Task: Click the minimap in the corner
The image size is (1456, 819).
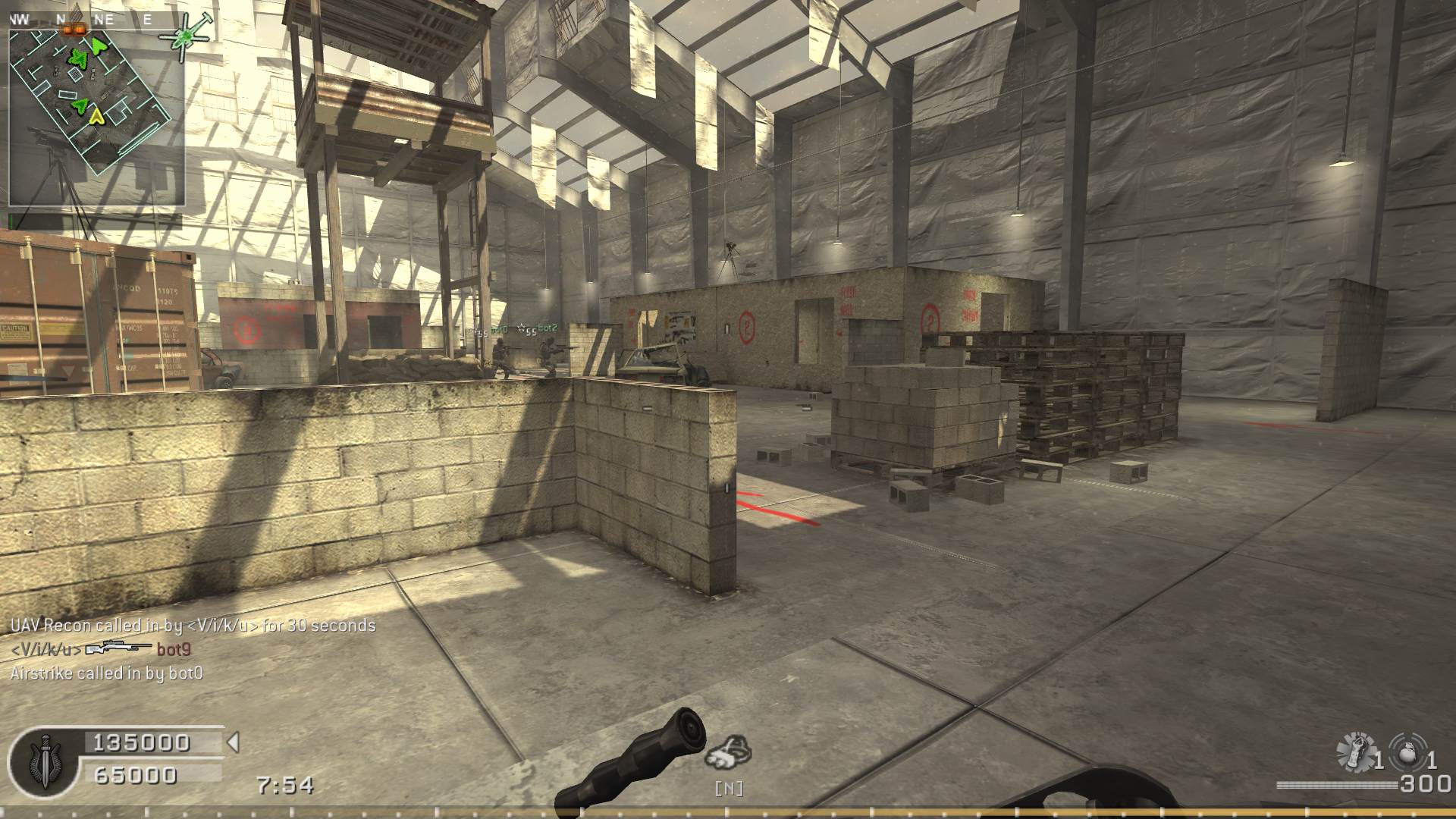Action: pyautogui.click(x=96, y=118)
